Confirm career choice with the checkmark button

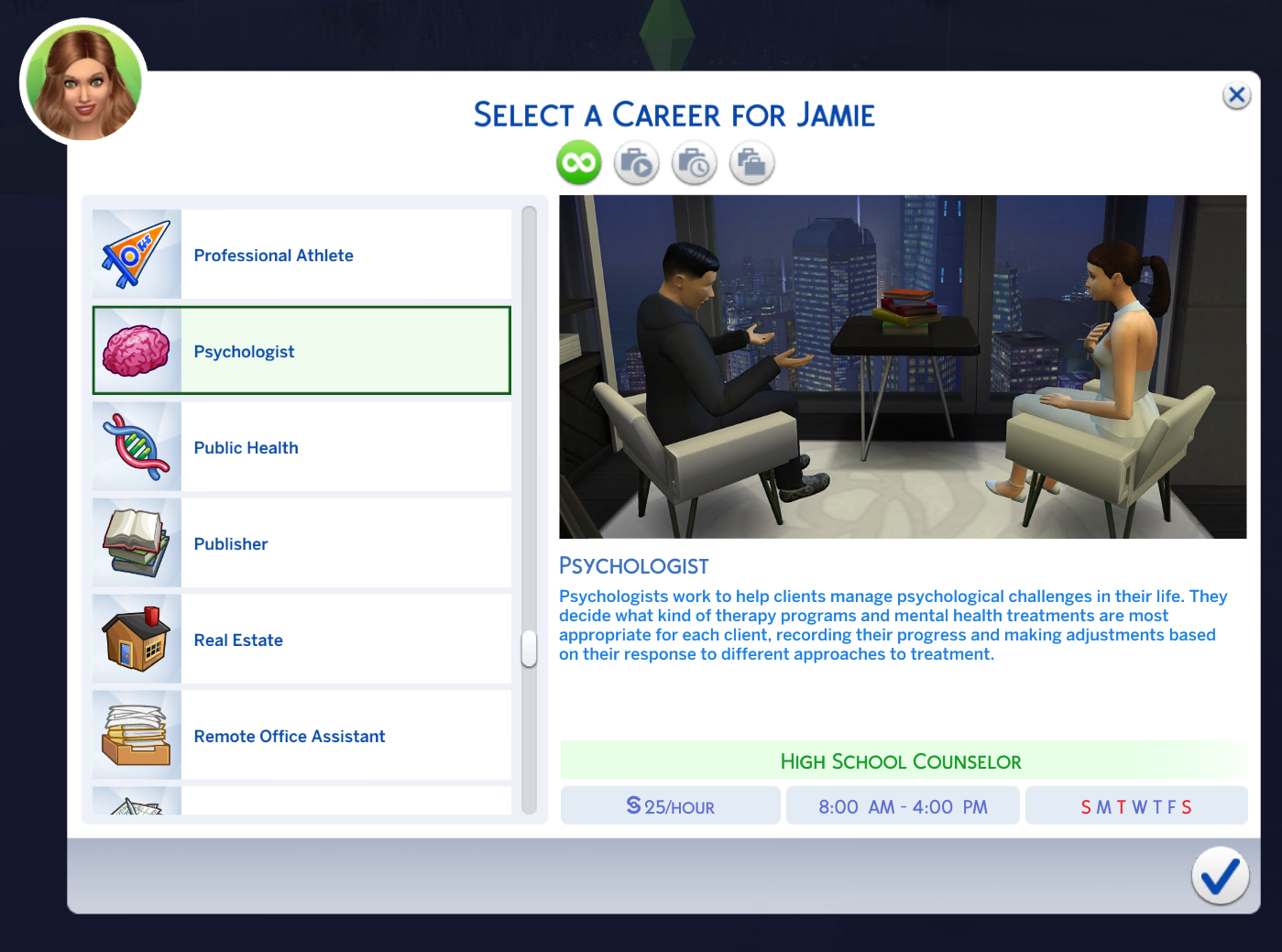(1220, 876)
